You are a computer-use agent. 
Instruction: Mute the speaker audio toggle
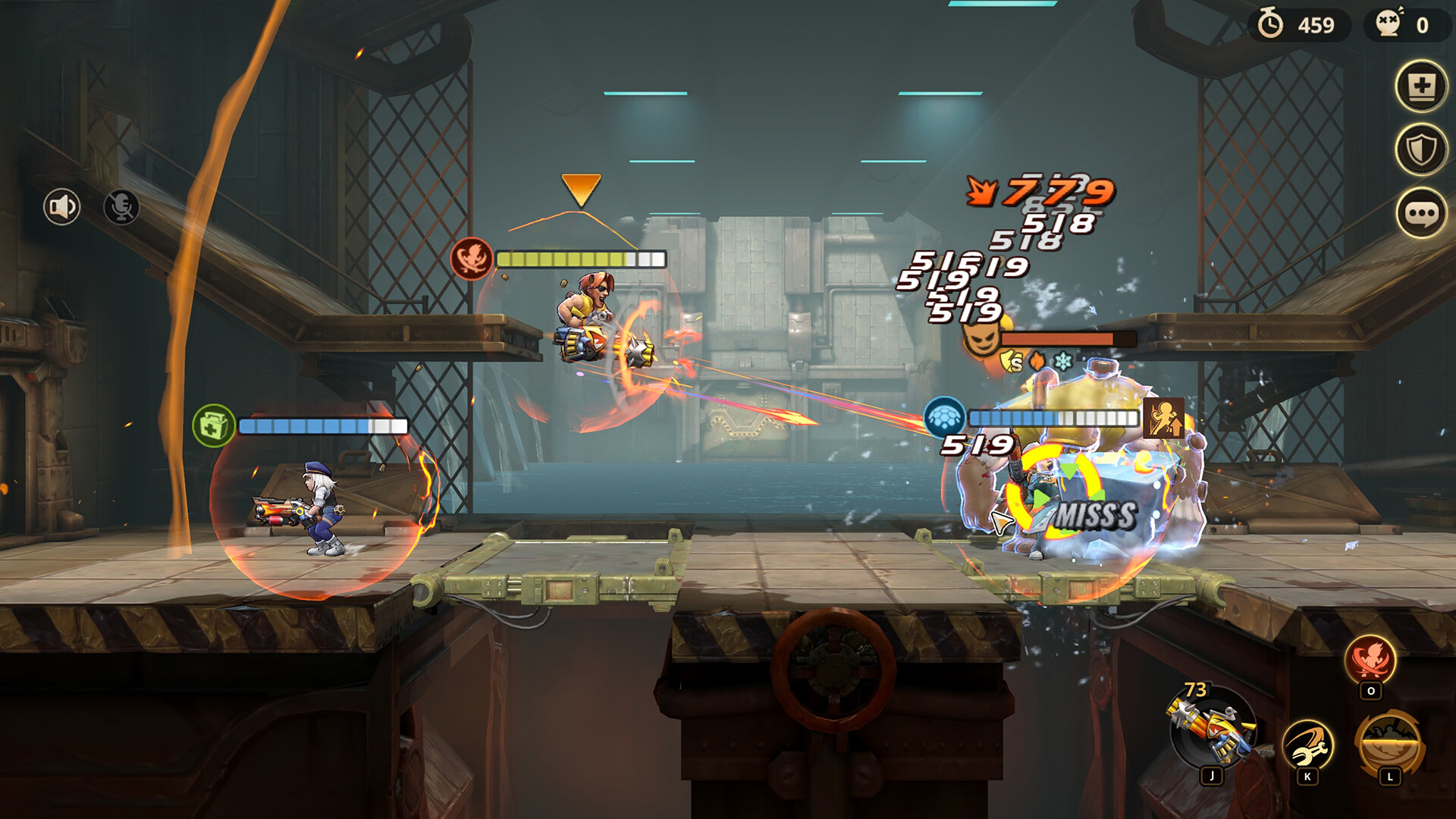61,205
